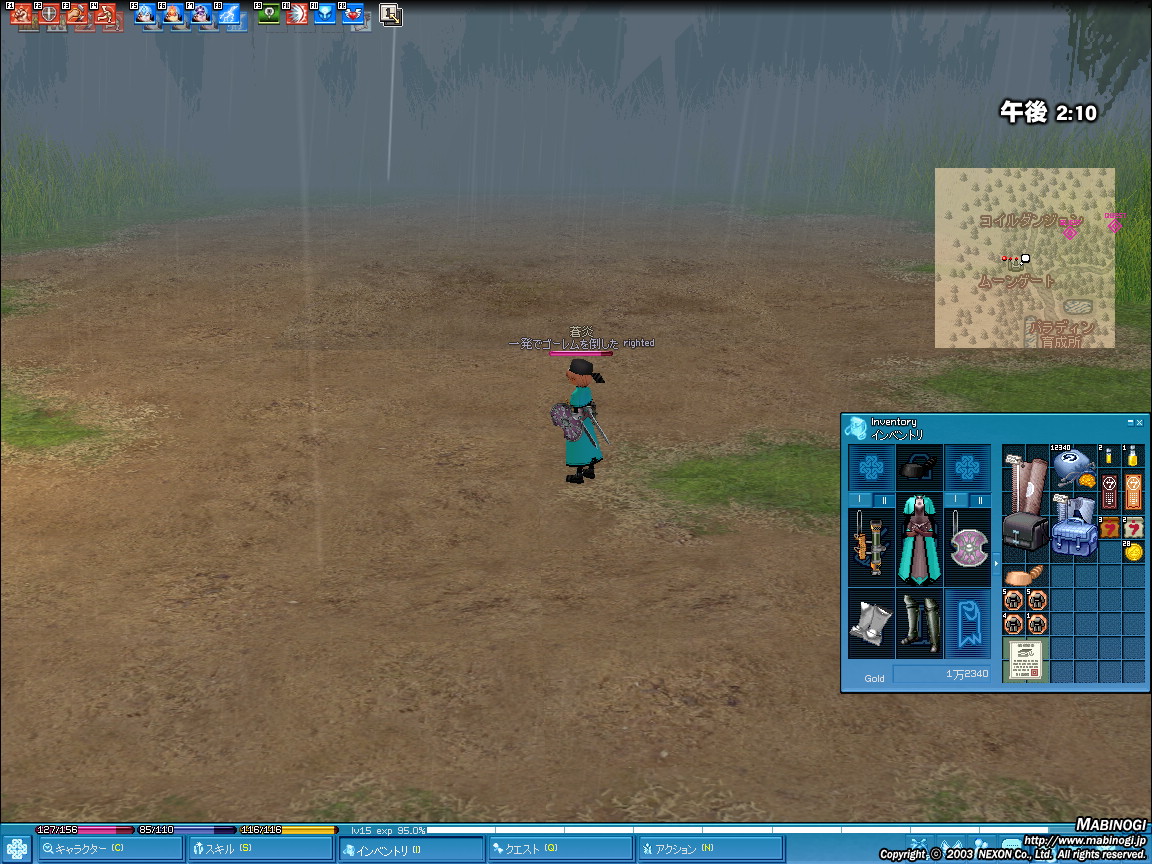Minimize the Inventory window
The width and height of the screenshot is (1152, 864).
tap(1130, 423)
